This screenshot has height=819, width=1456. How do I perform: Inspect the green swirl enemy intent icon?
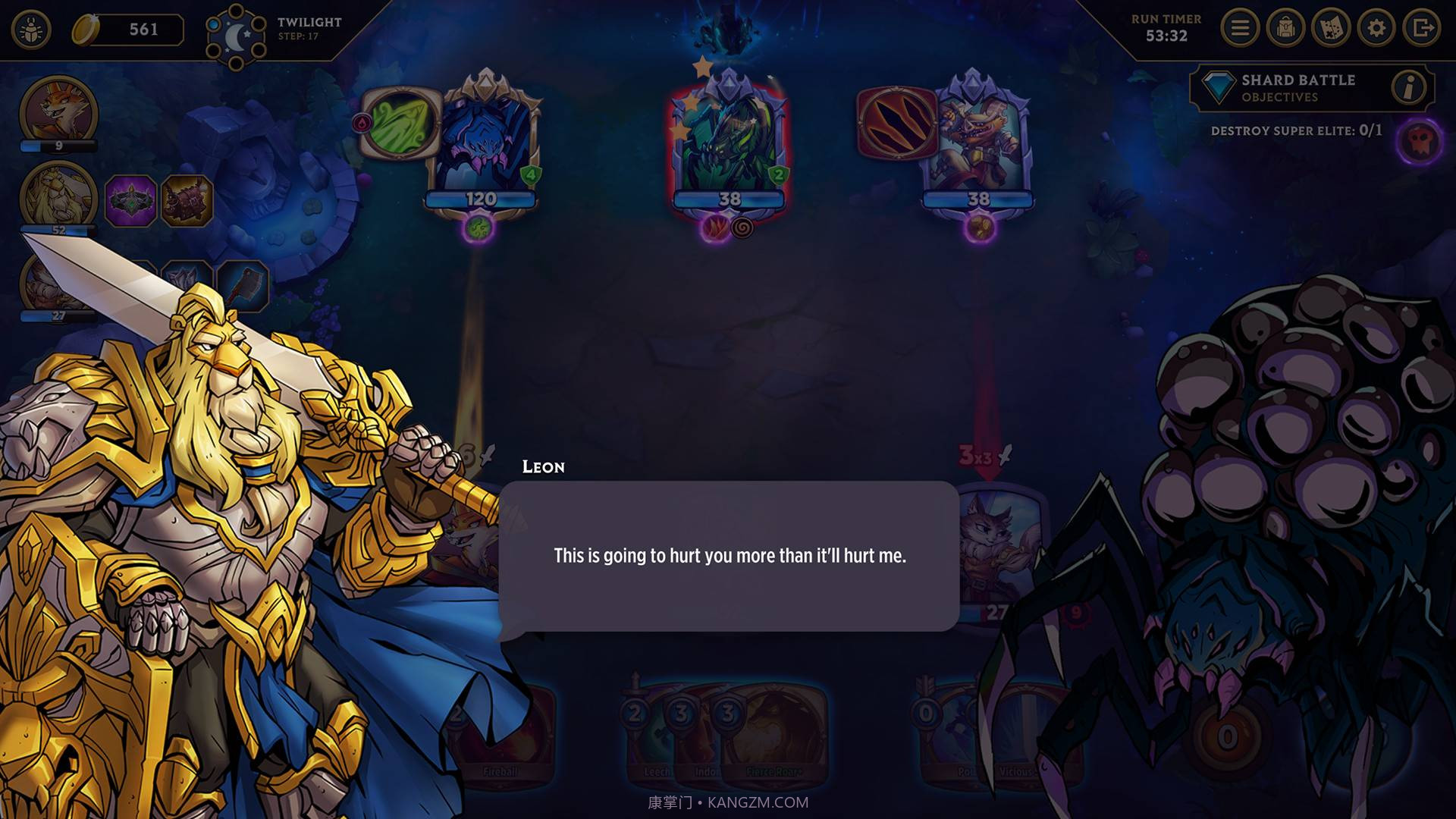tap(400, 123)
